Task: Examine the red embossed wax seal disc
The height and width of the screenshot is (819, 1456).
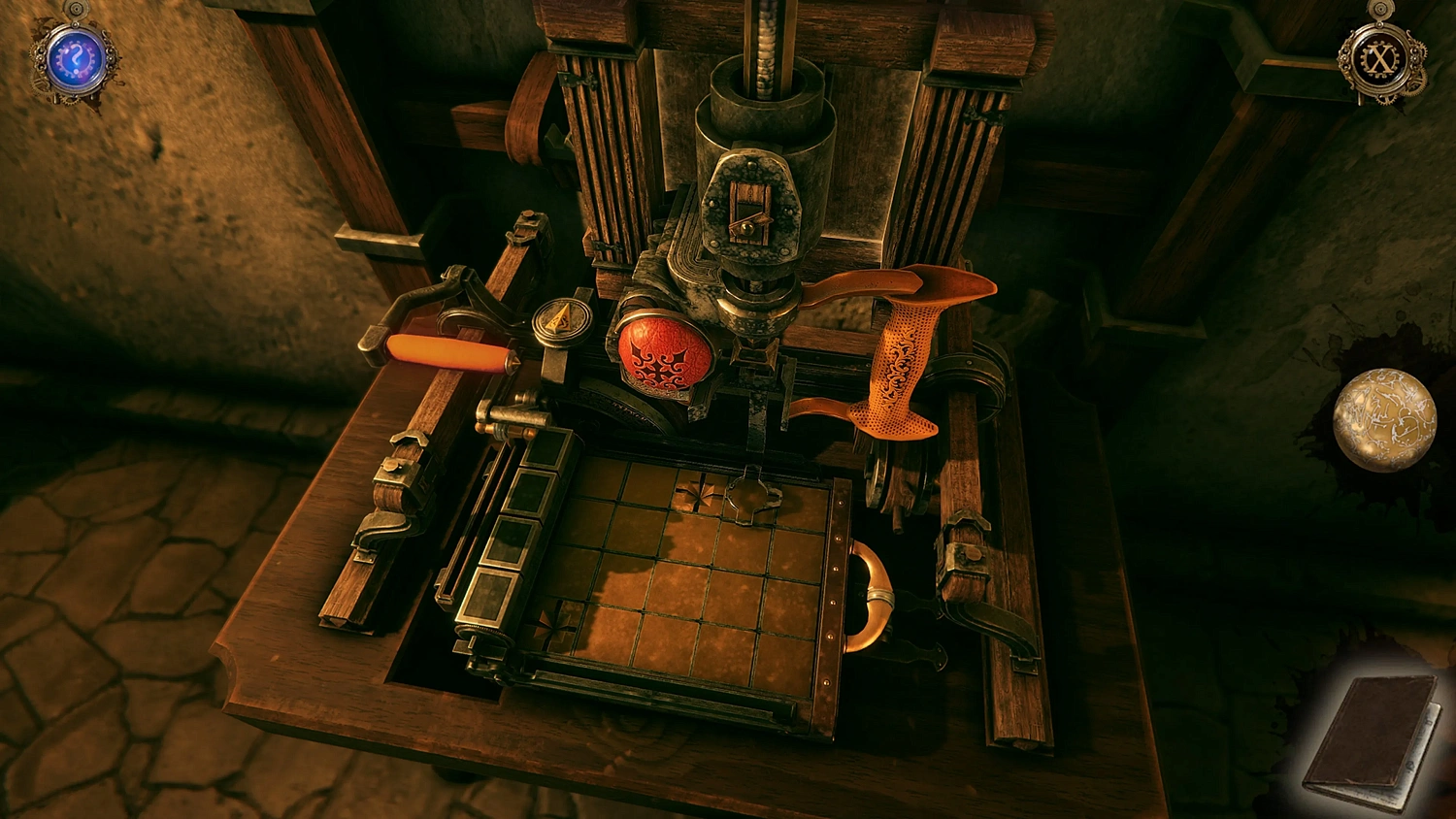Action: 664,354
